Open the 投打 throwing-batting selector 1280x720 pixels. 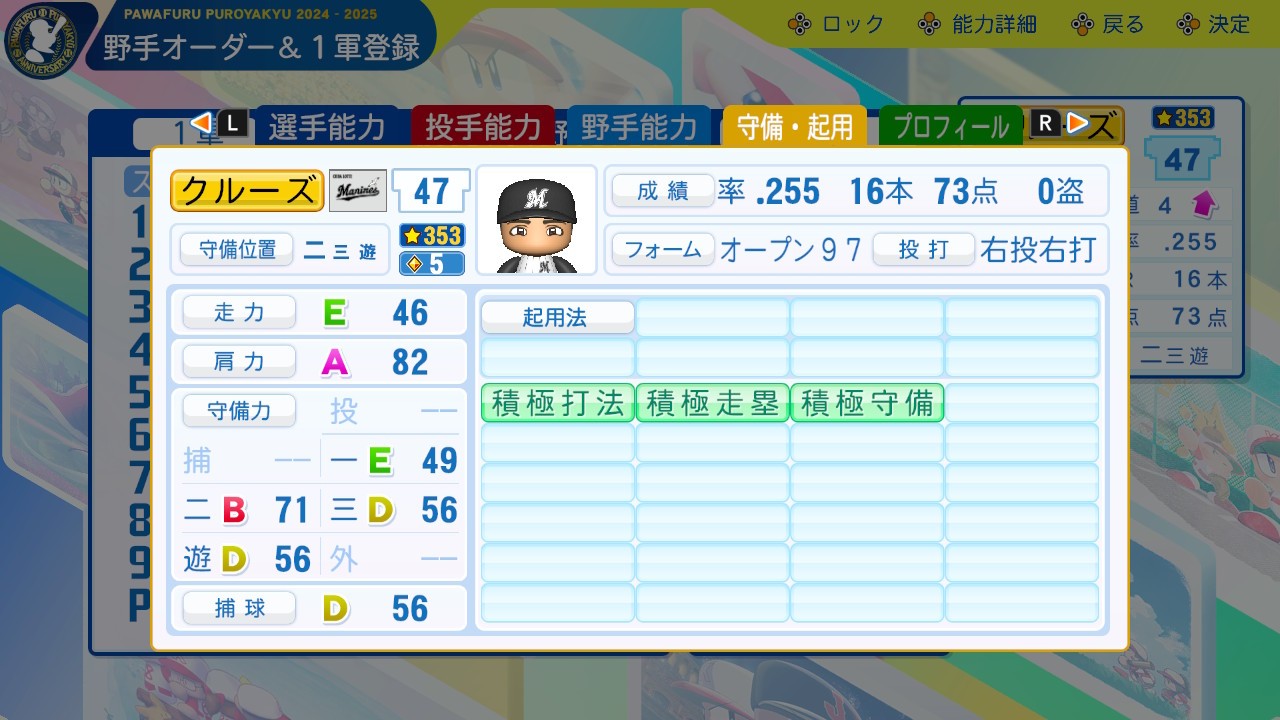click(x=923, y=251)
